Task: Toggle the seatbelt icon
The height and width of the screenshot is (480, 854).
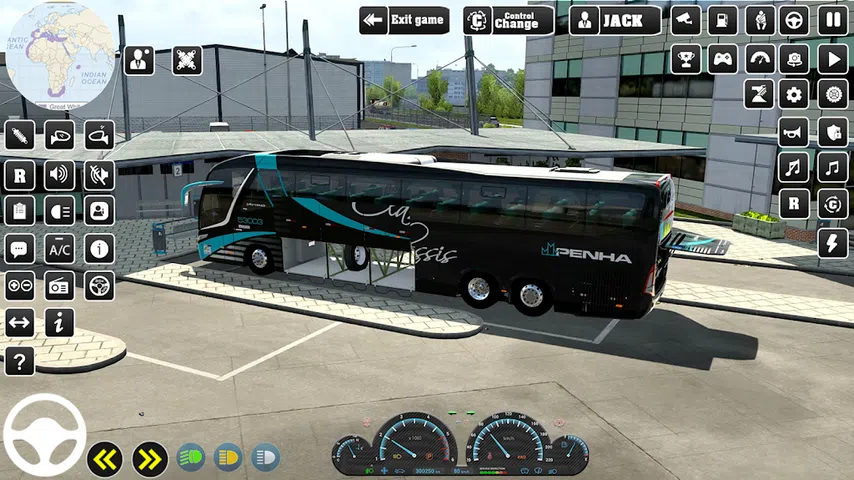Action: coord(760,20)
